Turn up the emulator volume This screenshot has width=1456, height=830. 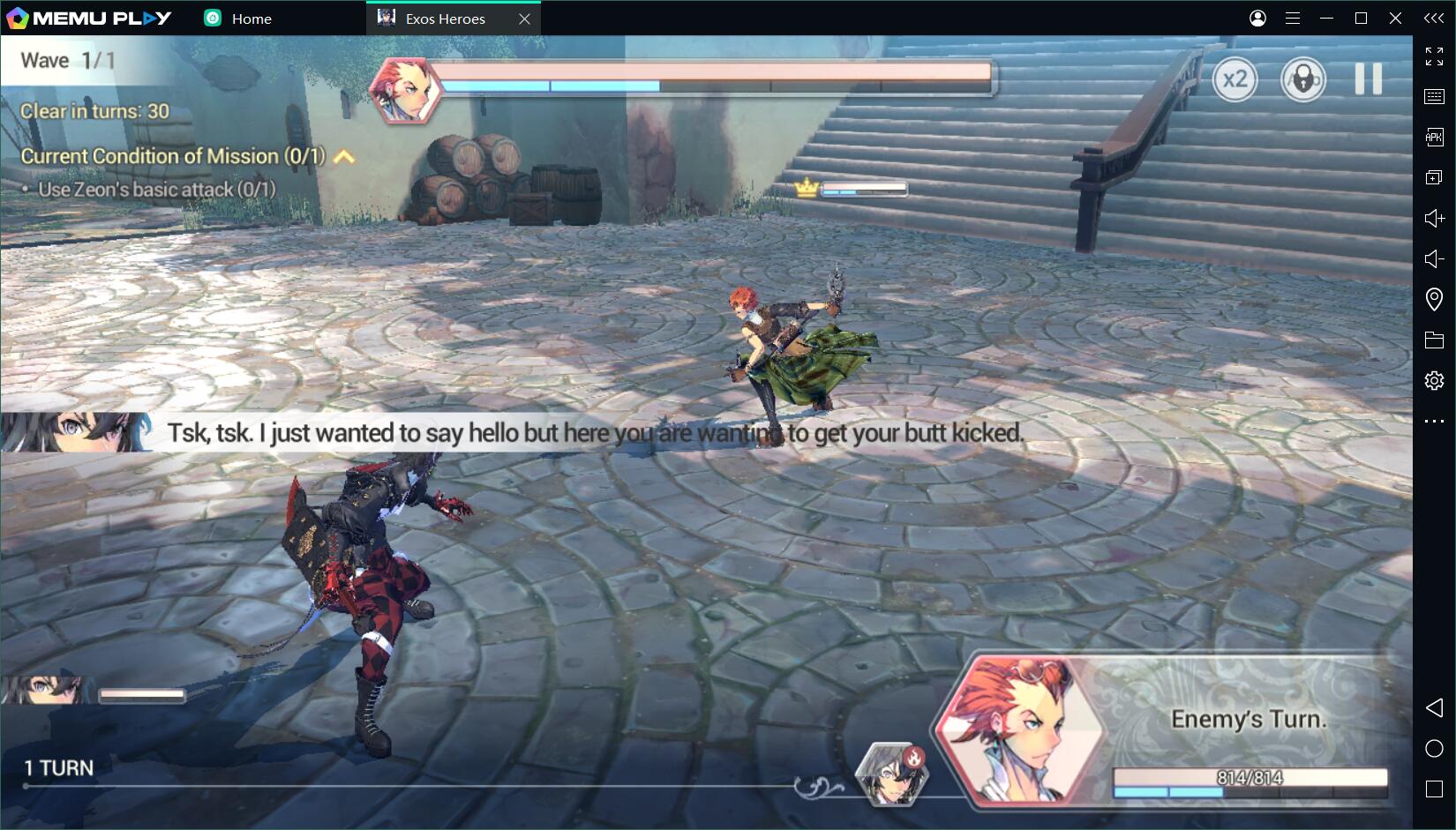[x=1434, y=218]
